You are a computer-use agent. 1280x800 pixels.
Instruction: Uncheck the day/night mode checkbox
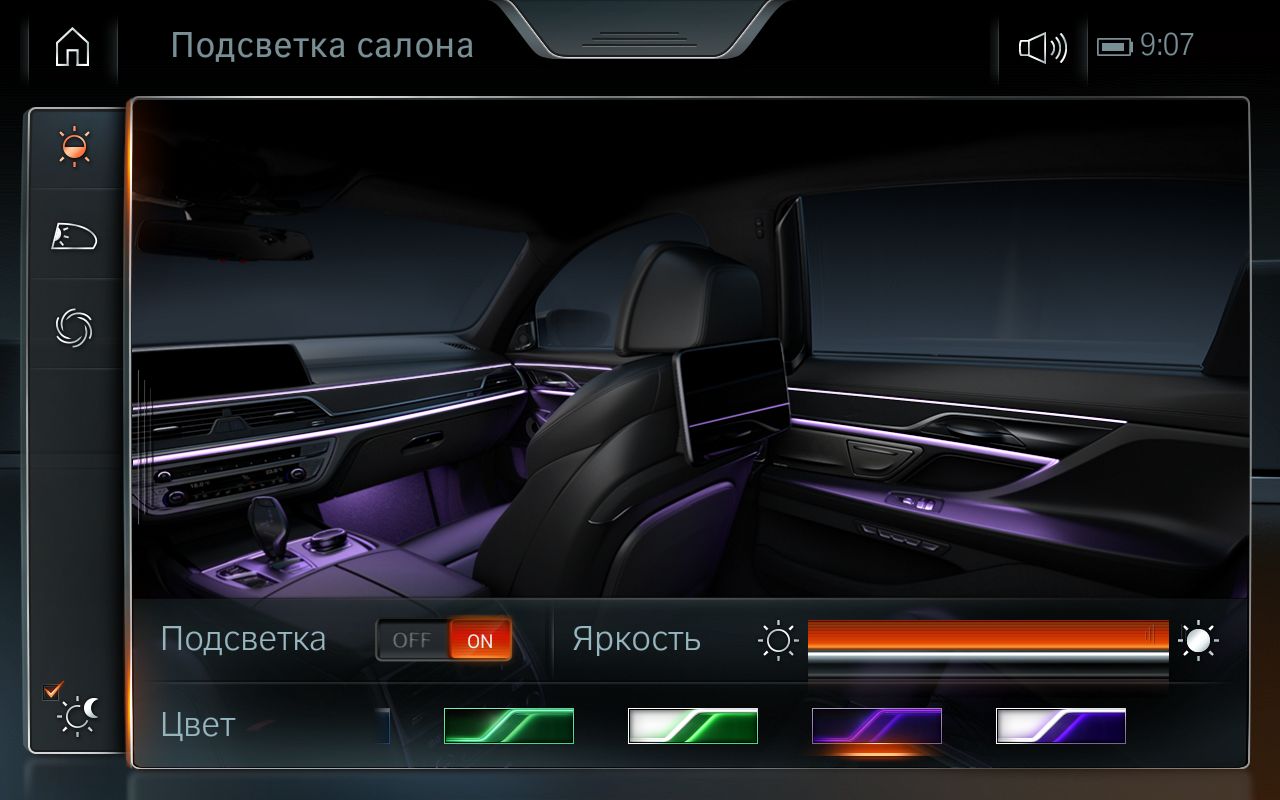(x=49, y=690)
